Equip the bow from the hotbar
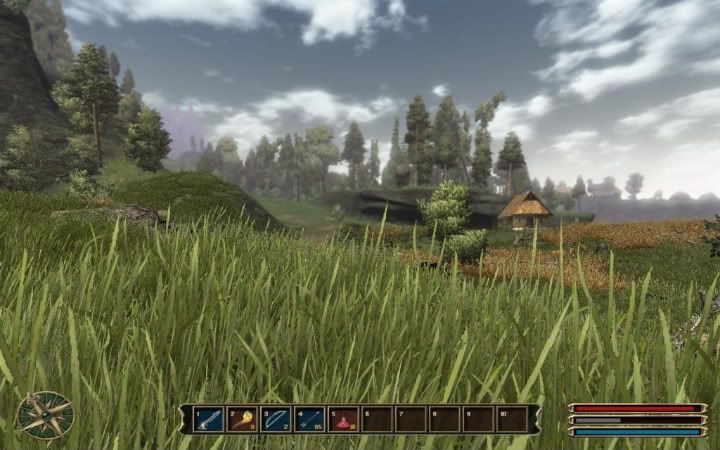 point(276,419)
